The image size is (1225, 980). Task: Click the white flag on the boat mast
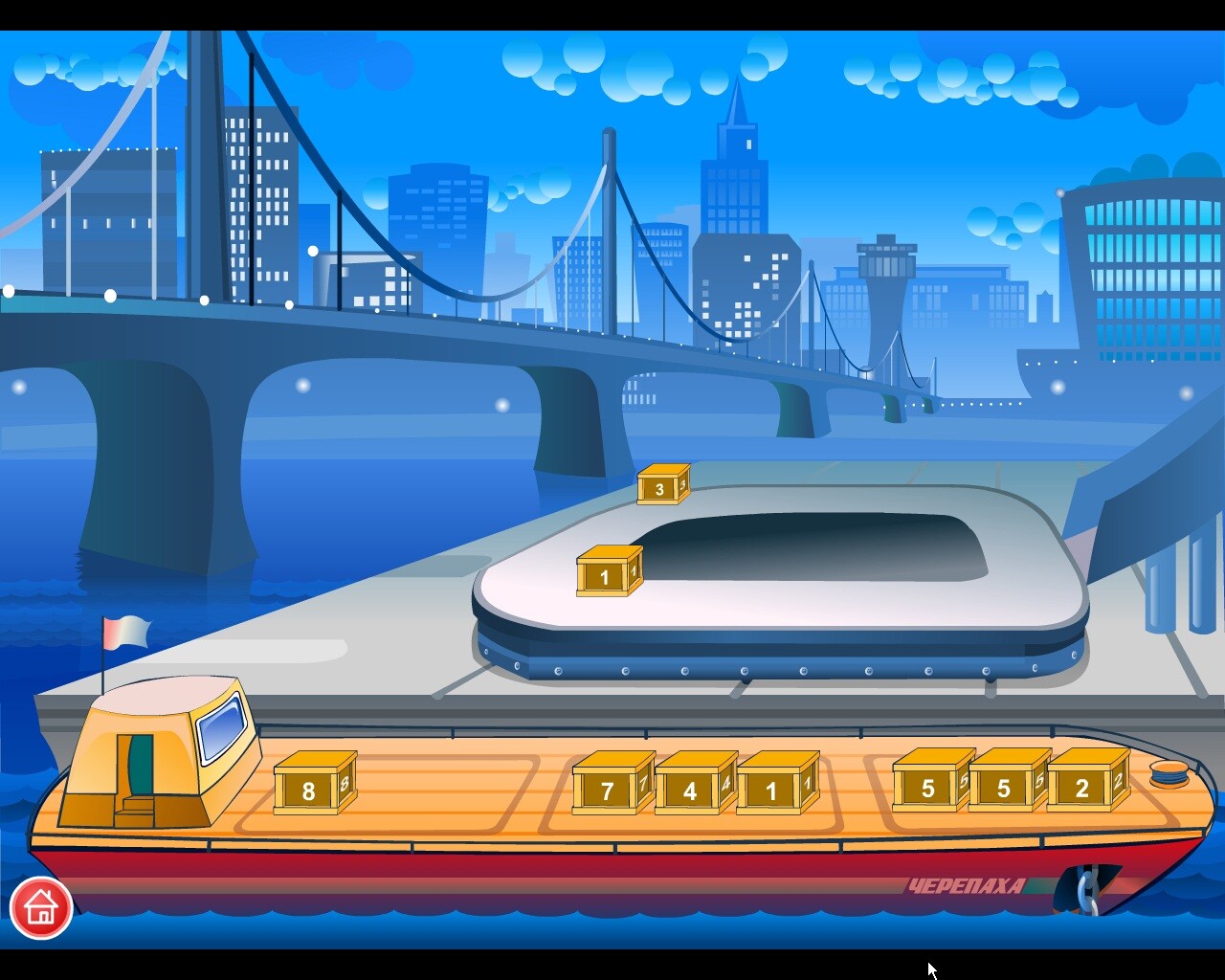[x=125, y=631]
